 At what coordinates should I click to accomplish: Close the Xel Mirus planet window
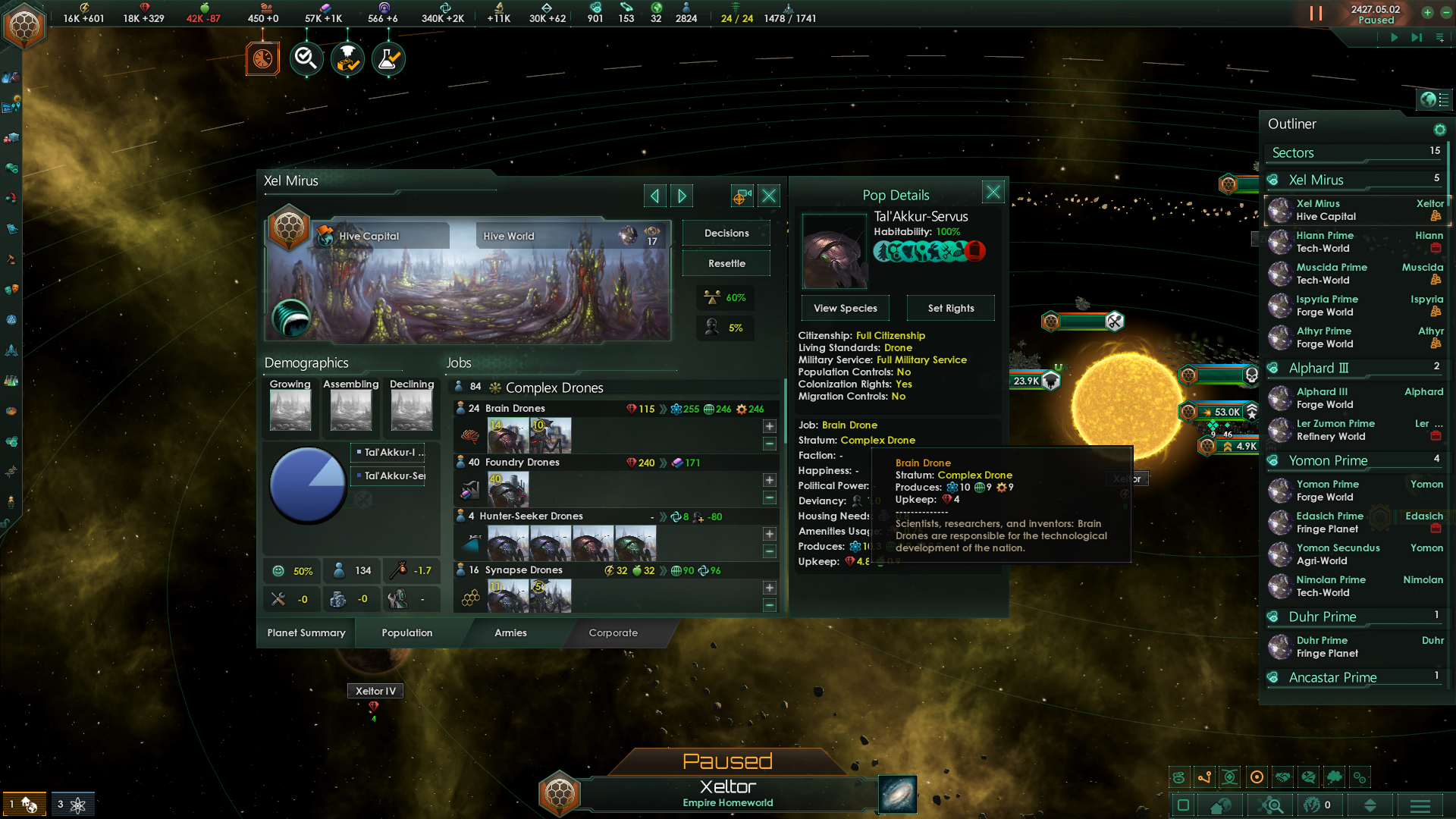pos(769,196)
